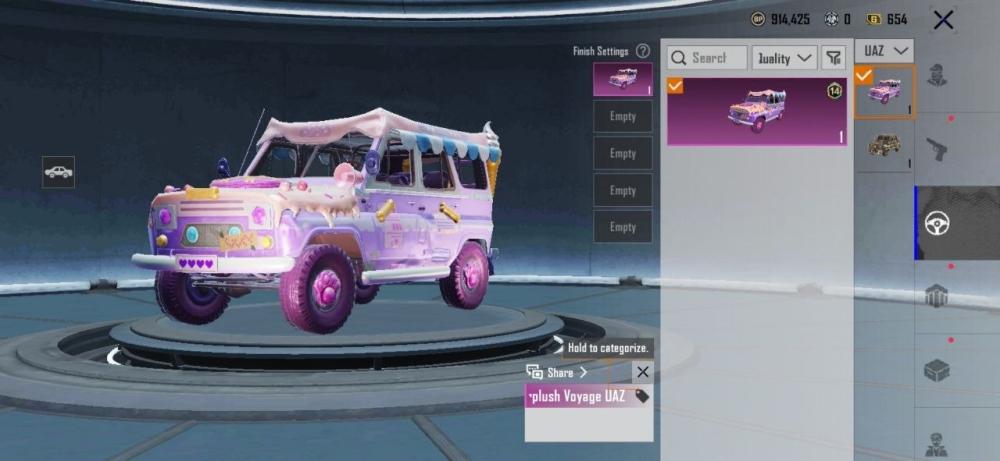
Task: Open the UAZ vehicle type dropdown
Action: pyautogui.click(x=885, y=50)
